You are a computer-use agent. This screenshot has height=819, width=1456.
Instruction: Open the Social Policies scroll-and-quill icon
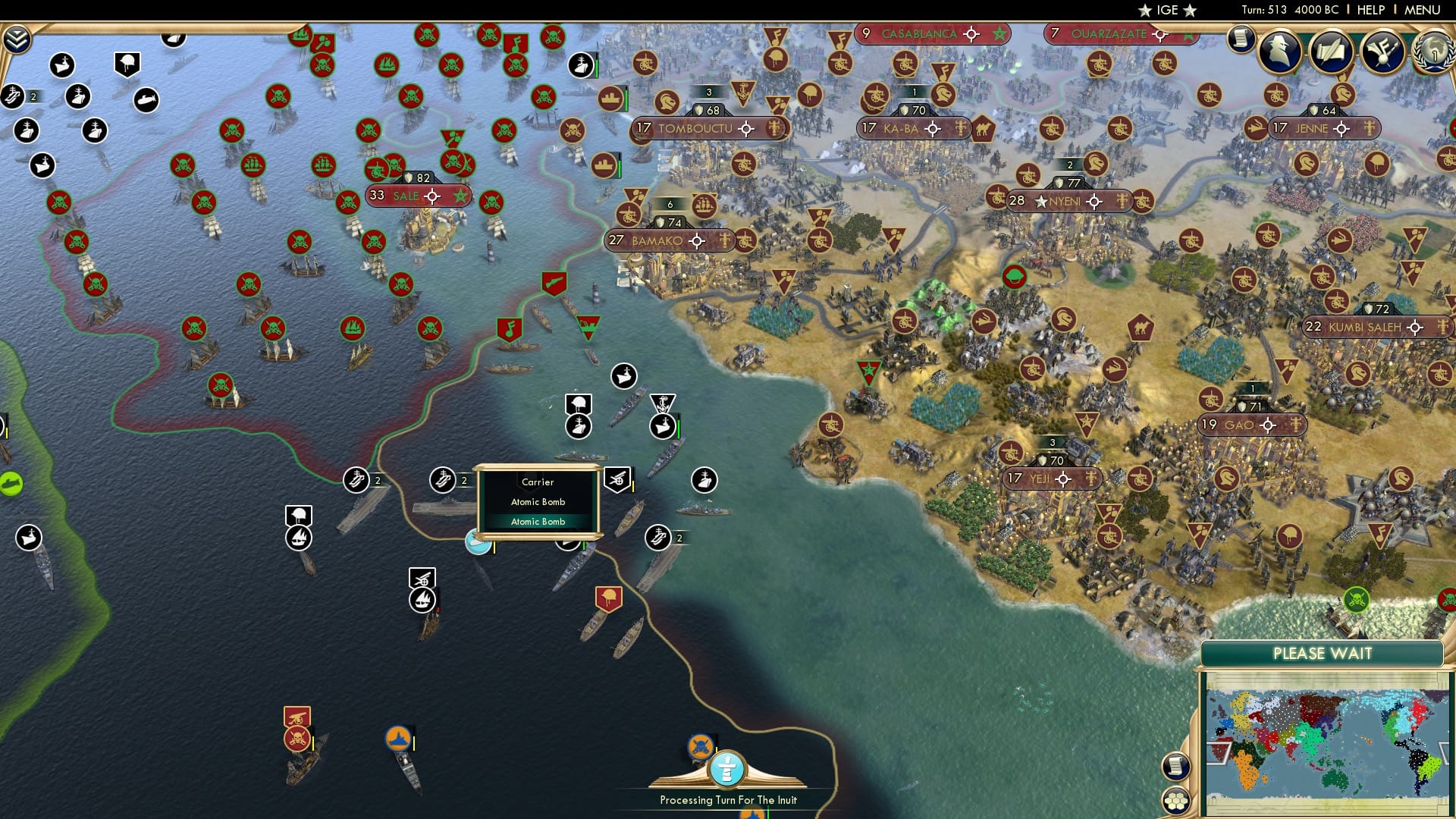(x=1330, y=52)
